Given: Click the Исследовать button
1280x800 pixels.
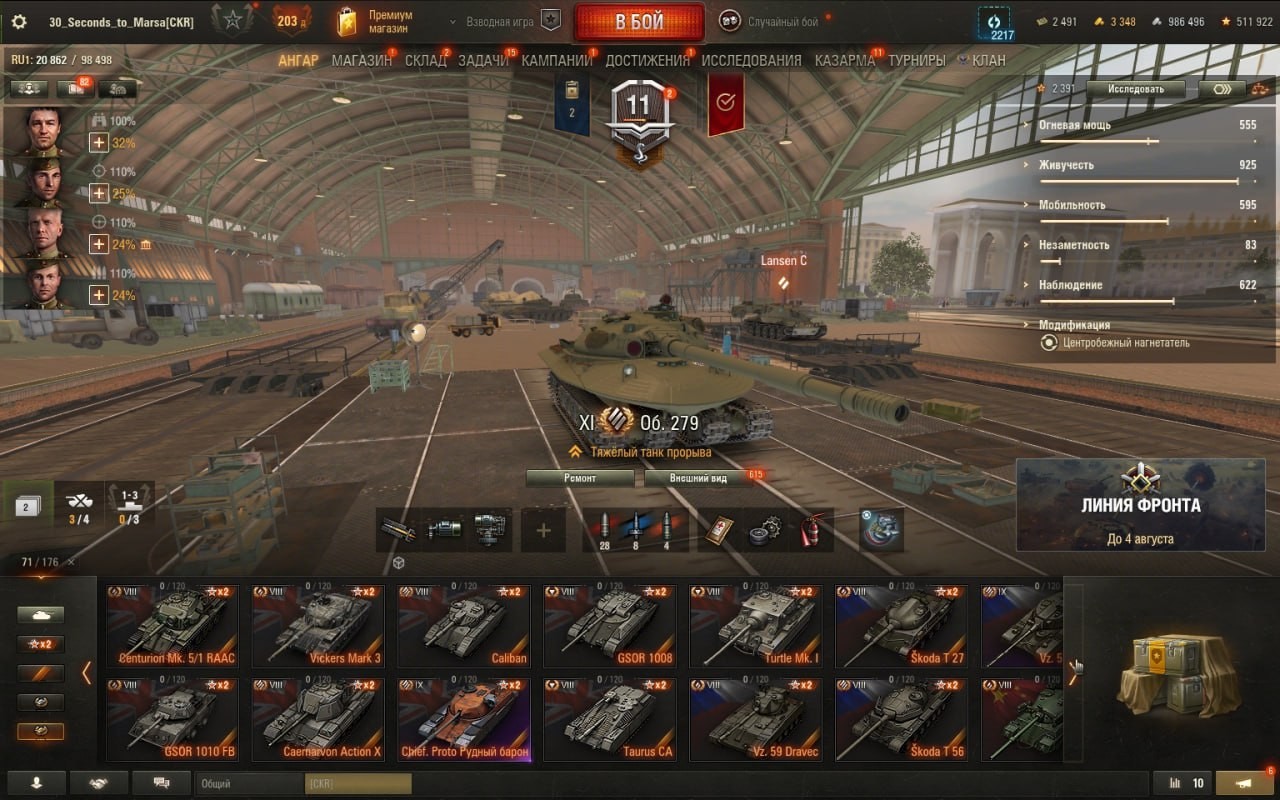Looking at the screenshot, I should (x=1135, y=88).
